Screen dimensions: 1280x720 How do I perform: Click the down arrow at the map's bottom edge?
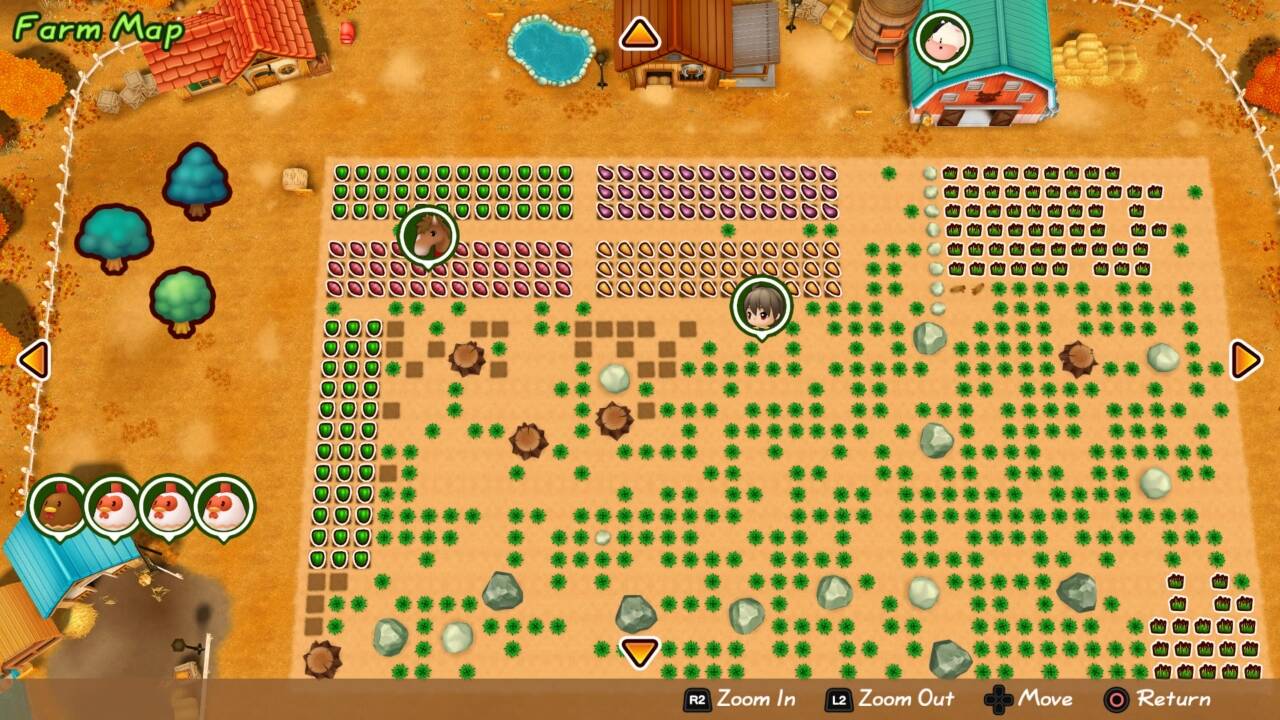click(x=640, y=652)
